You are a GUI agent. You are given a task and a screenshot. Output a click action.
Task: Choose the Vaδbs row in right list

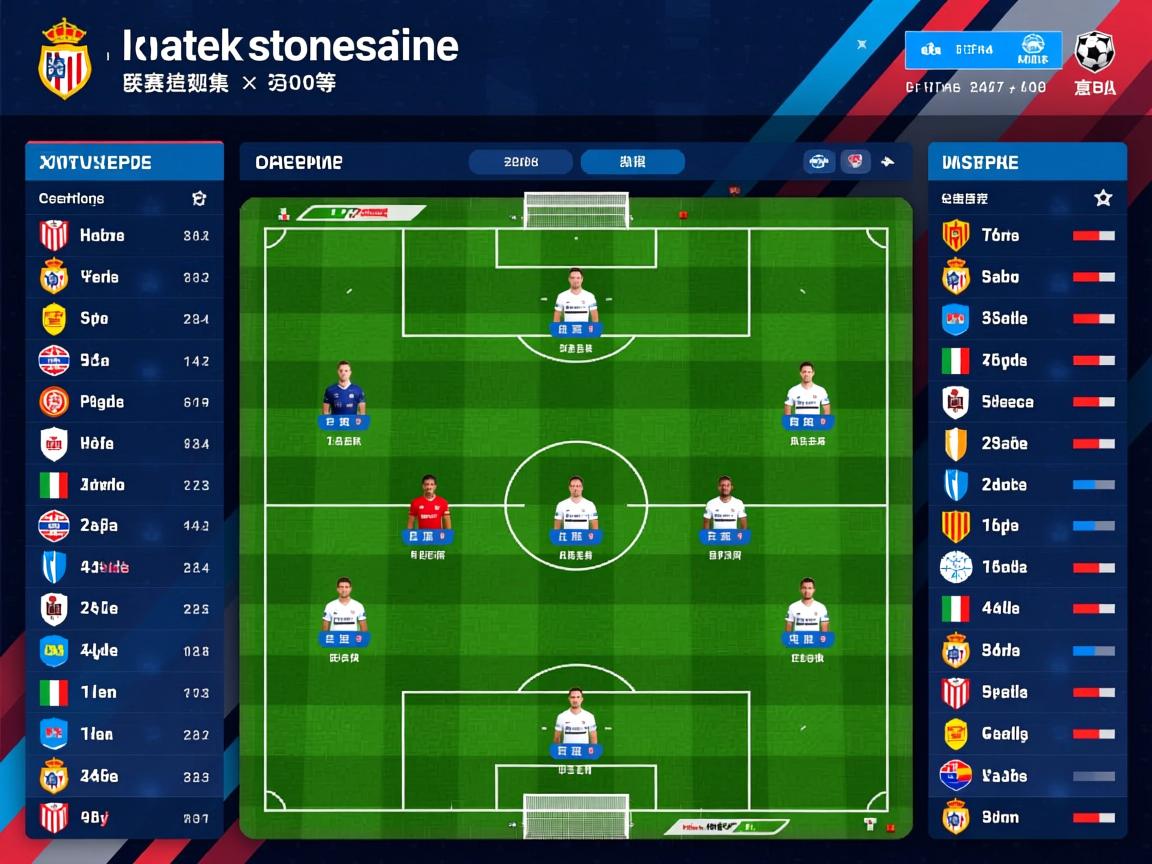coord(1027,776)
